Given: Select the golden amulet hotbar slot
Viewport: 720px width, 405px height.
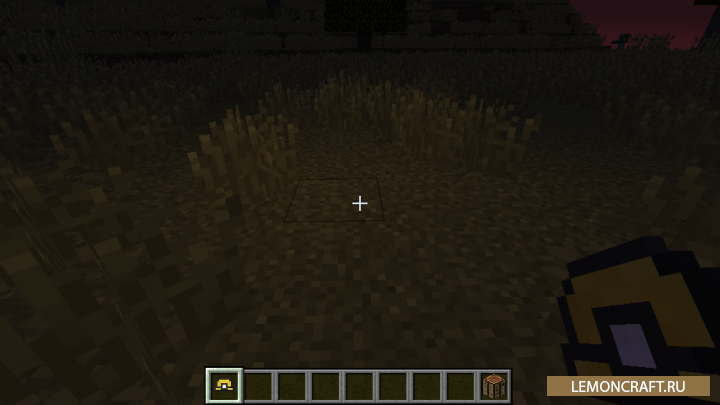Looking at the screenshot, I should pyautogui.click(x=224, y=385).
